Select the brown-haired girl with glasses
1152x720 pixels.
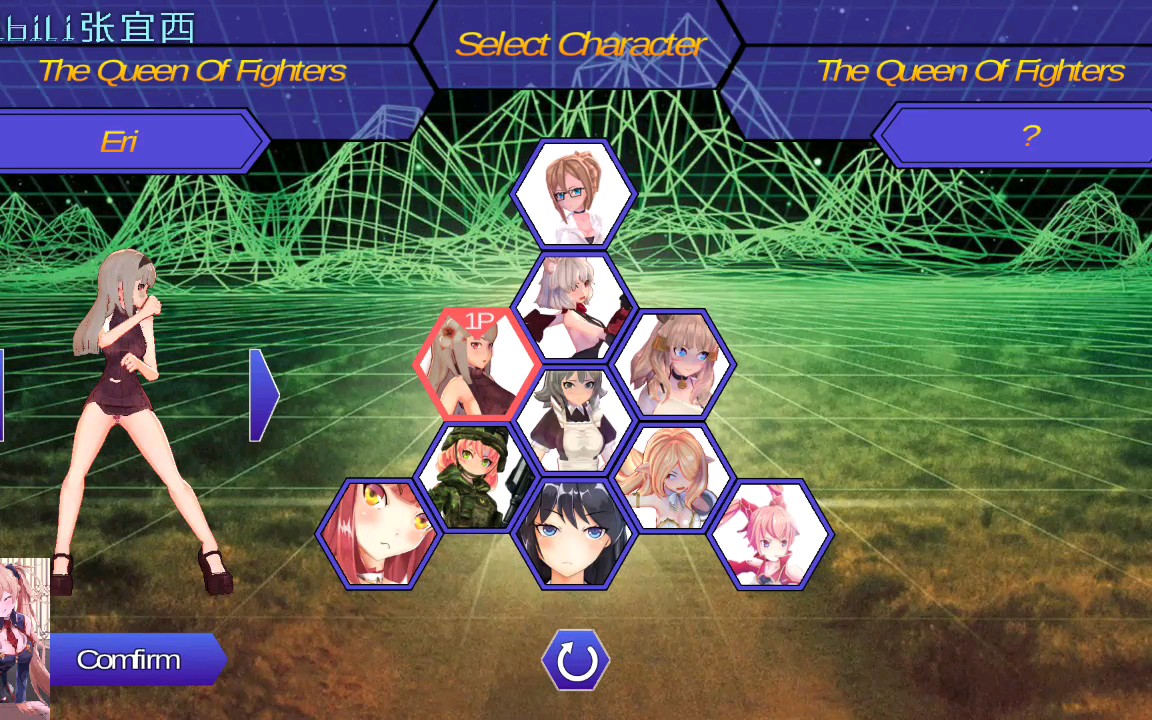(574, 194)
